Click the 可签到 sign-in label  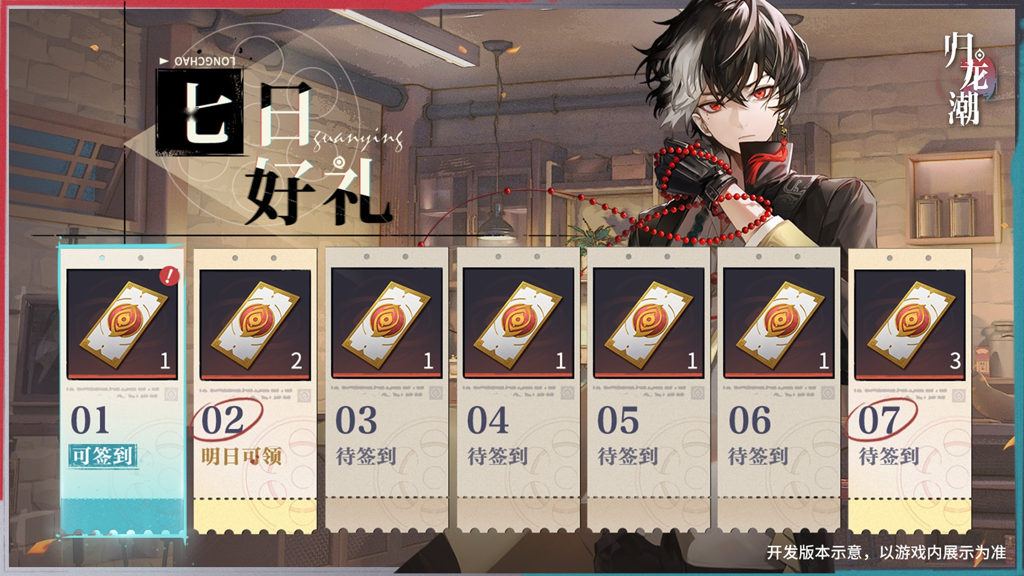[x=101, y=456]
